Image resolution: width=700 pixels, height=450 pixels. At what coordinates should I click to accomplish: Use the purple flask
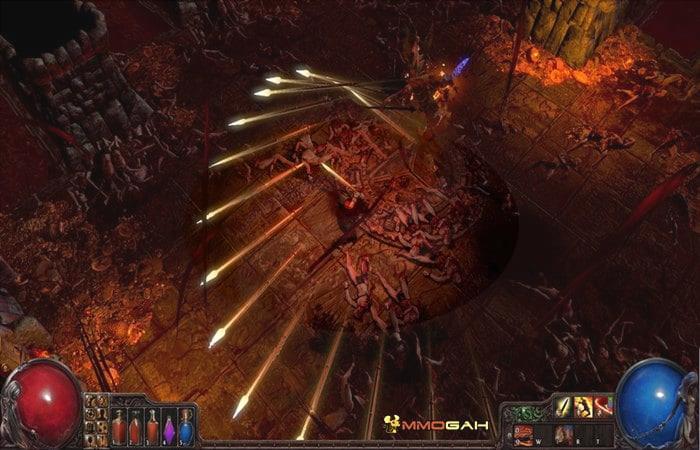click(x=169, y=428)
